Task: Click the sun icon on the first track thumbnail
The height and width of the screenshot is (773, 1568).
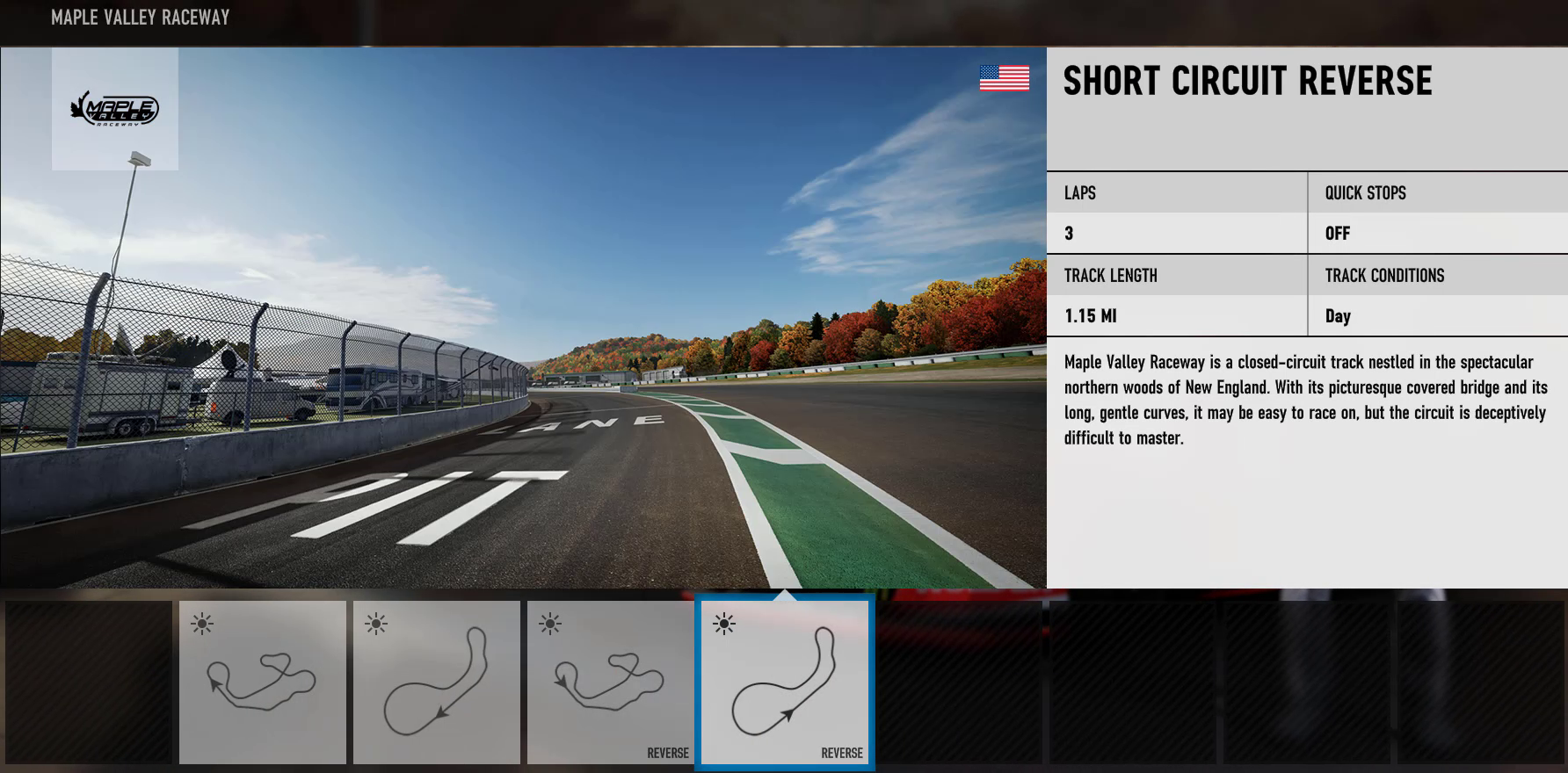Action: [x=202, y=625]
